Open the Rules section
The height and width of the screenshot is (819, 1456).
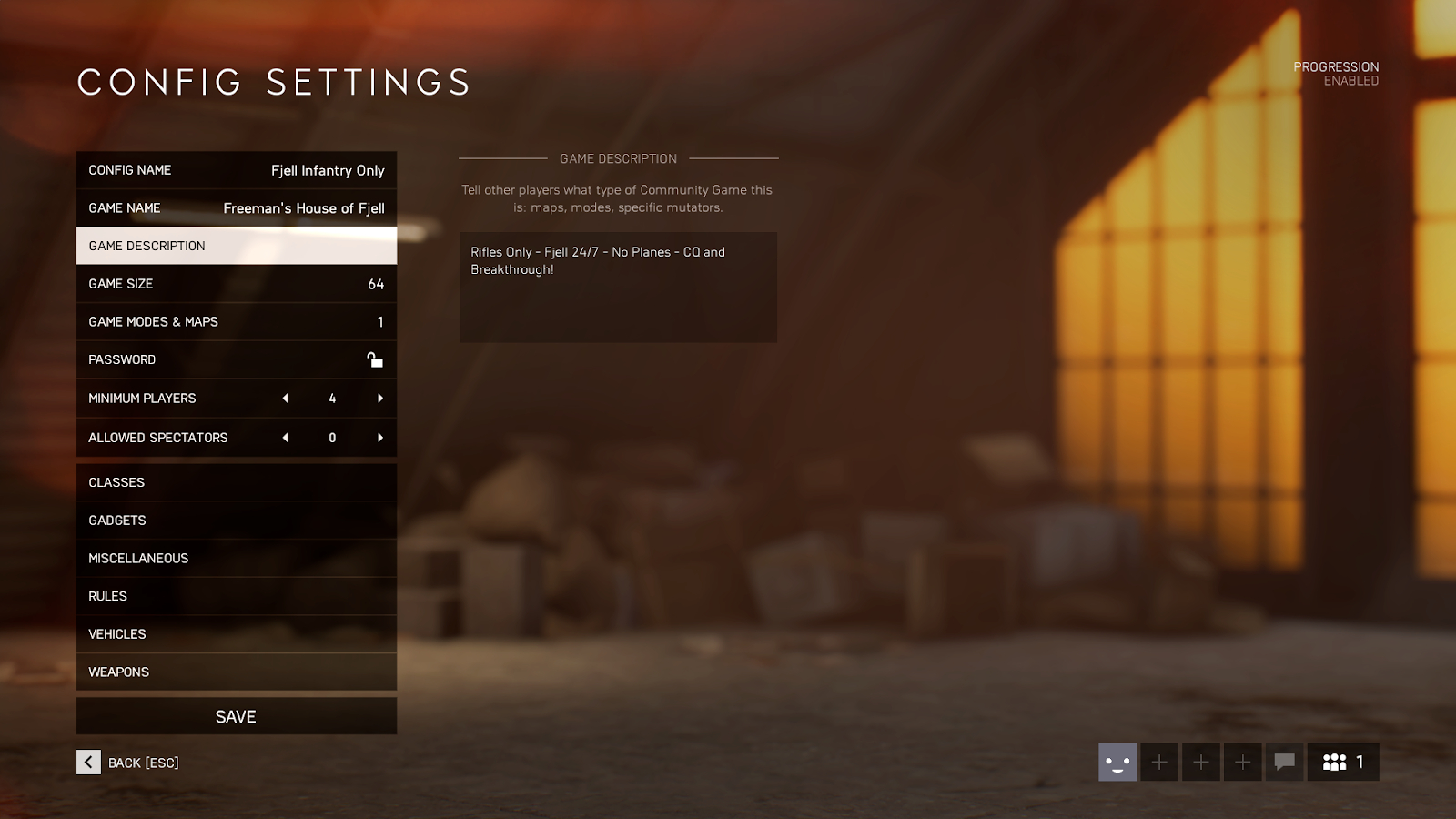click(x=236, y=596)
